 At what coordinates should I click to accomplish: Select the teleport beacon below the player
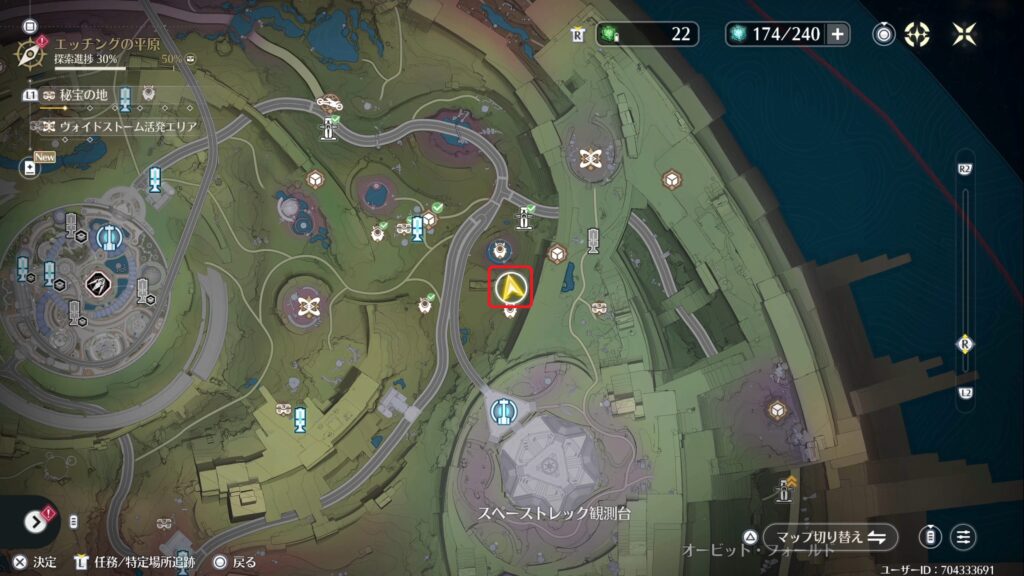point(502,410)
